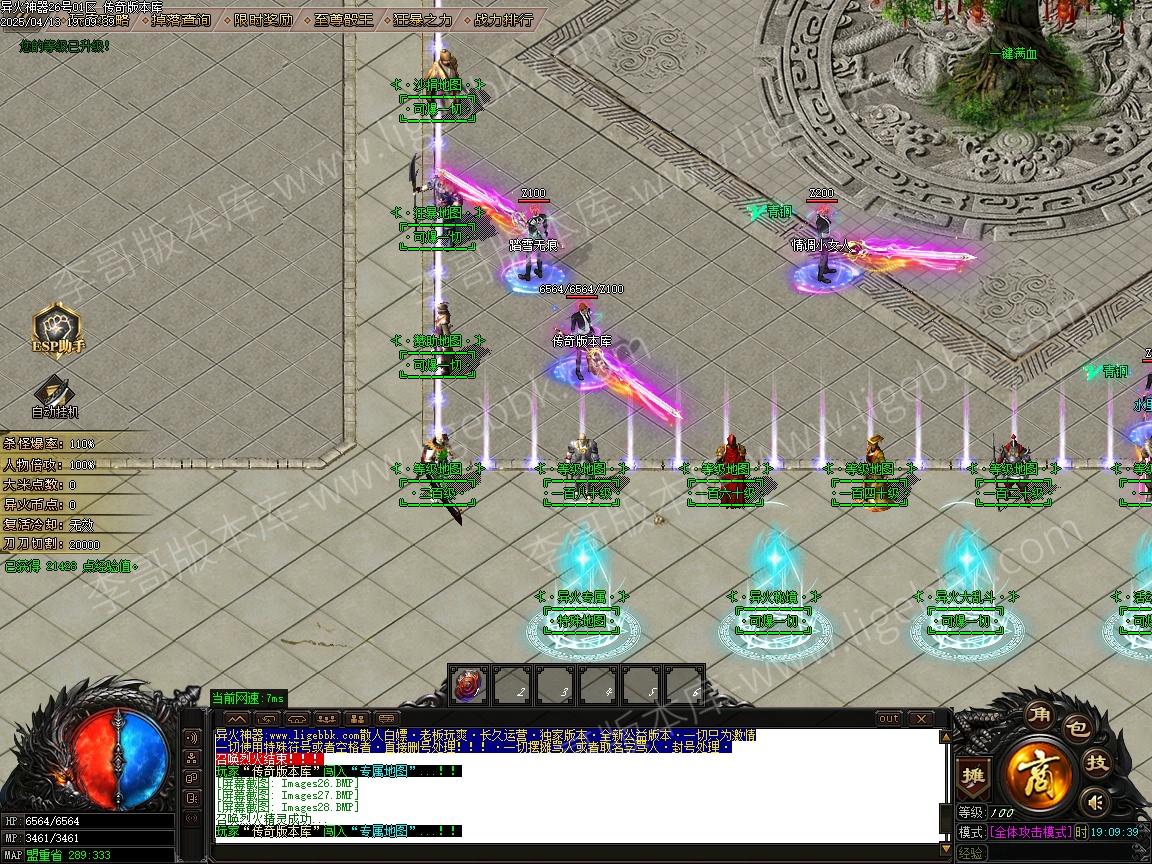Show the 战力排行 power ranking
The width and height of the screenshot is (1152, 864).
point(503,20)
